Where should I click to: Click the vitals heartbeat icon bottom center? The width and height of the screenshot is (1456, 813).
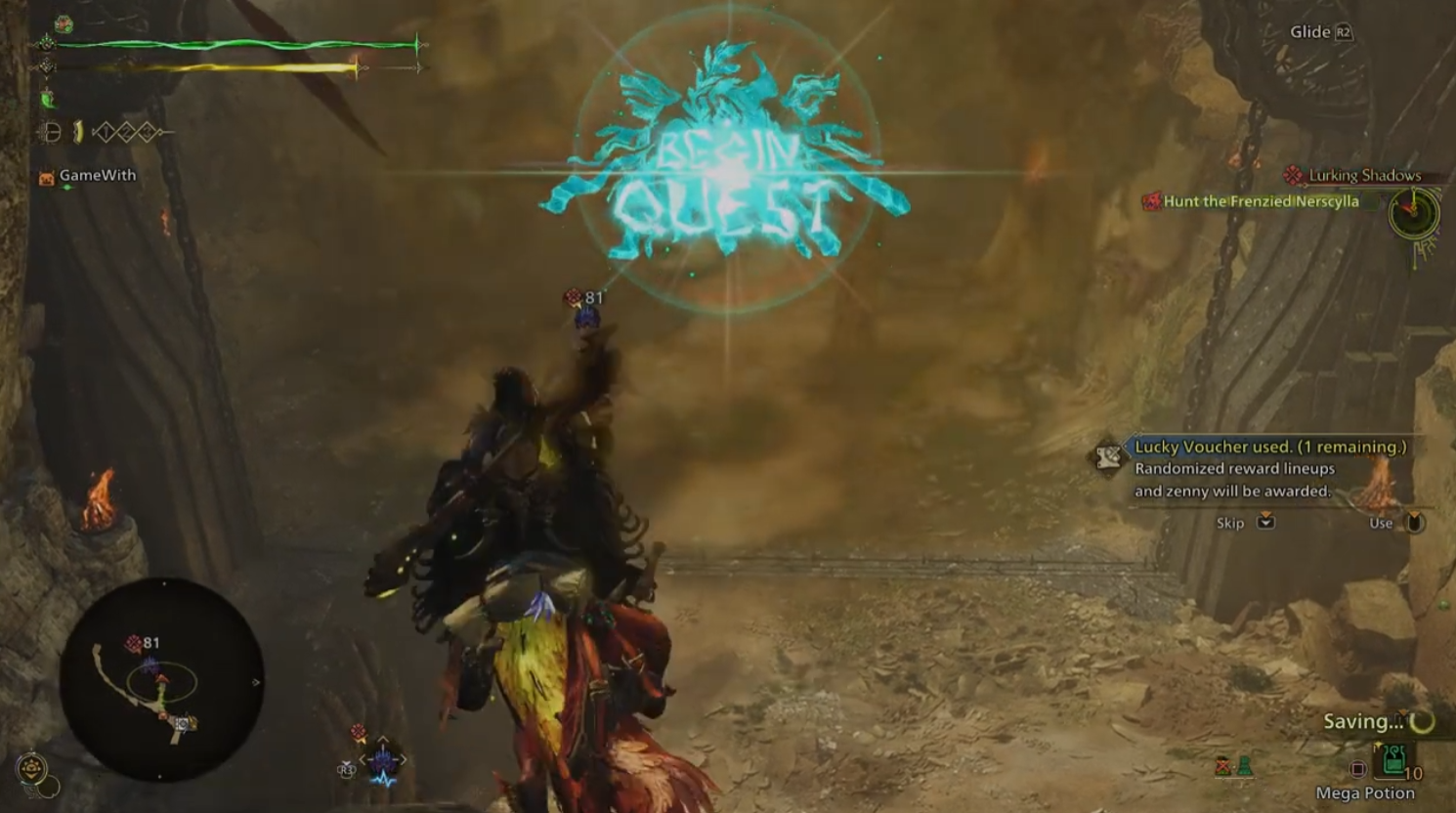click(383, 779)
